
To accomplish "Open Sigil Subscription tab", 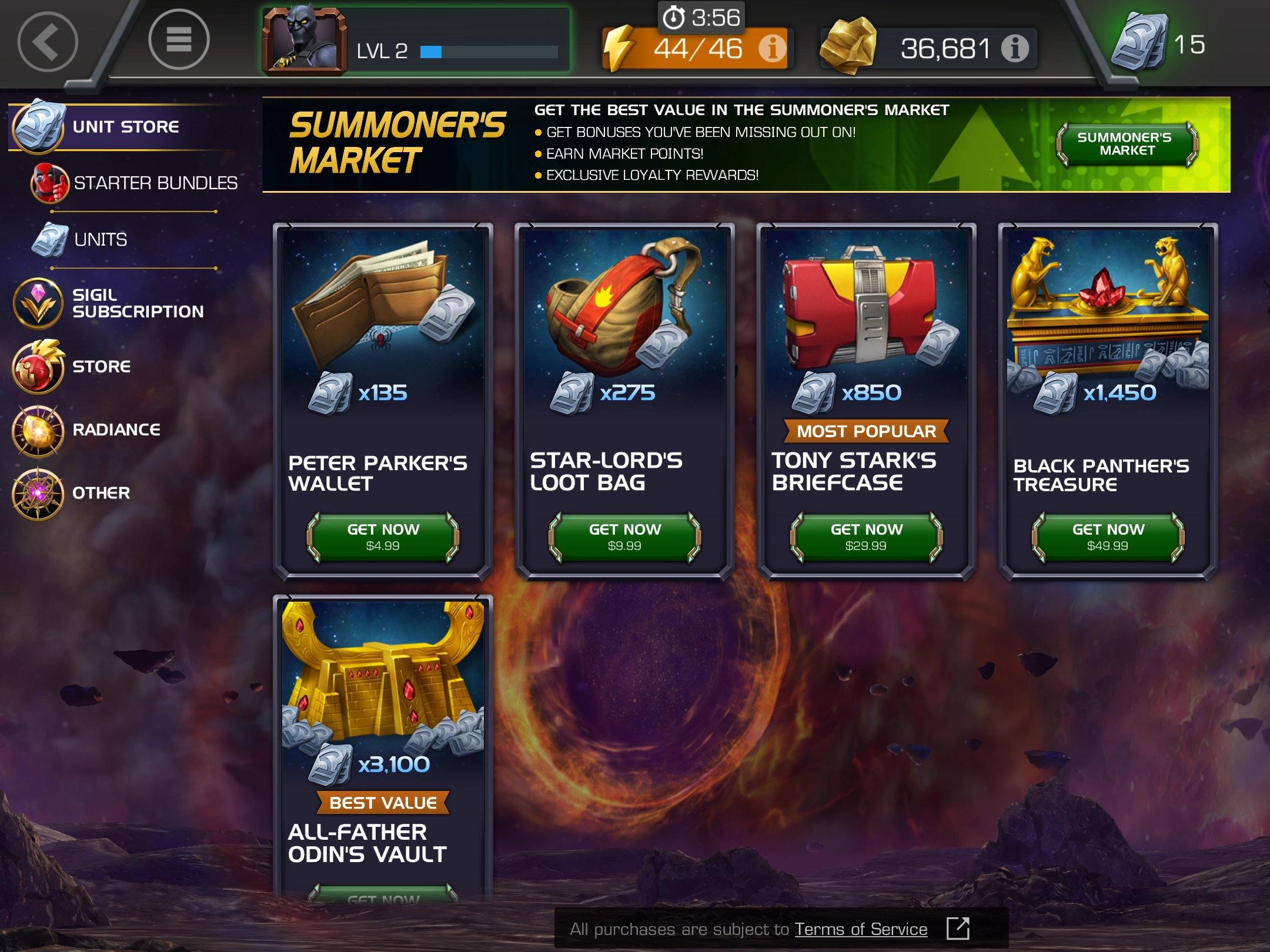I will [137, 303].
